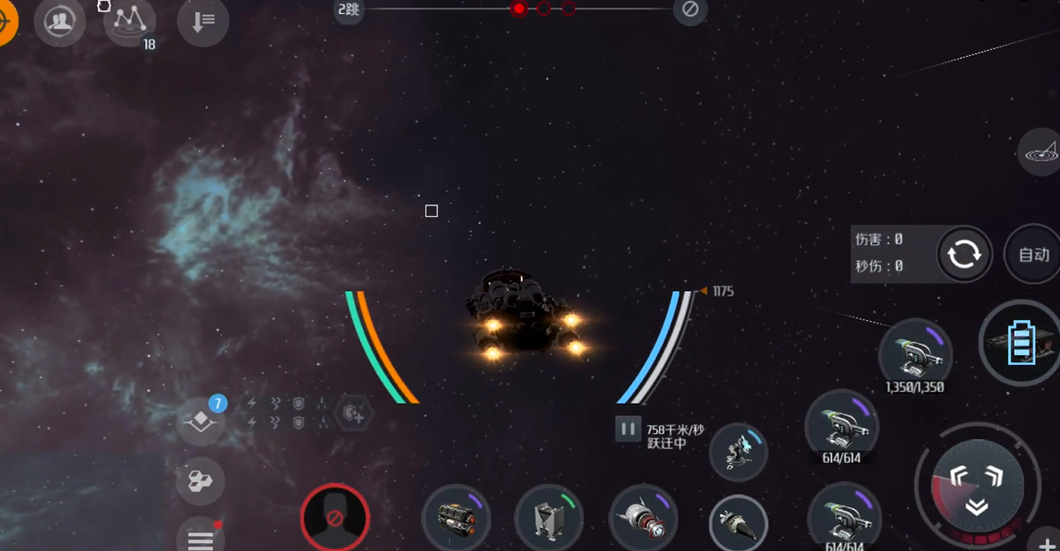Activate the cone-shaped missile module
Image resolution: width=1060 pixels, height=551 pixels.
pos(738,523)
